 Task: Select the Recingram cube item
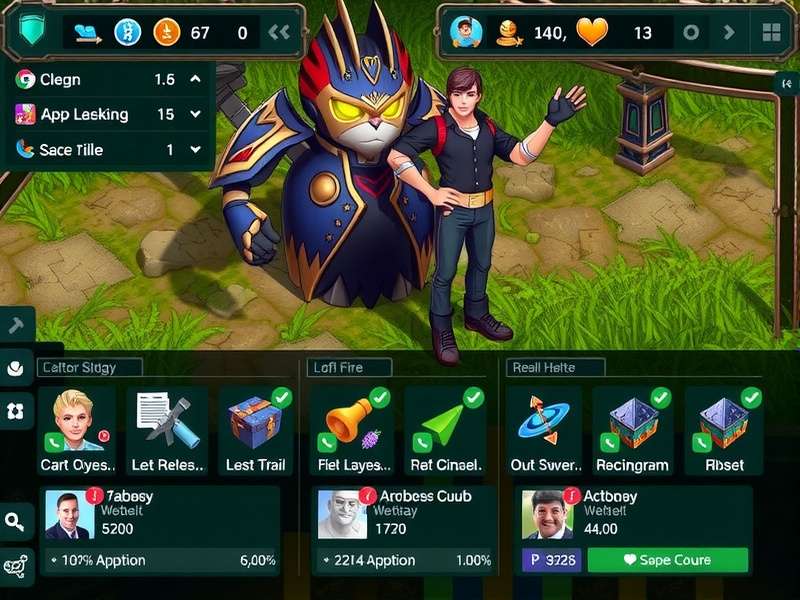pyautogui.click(x=632, y=430)
